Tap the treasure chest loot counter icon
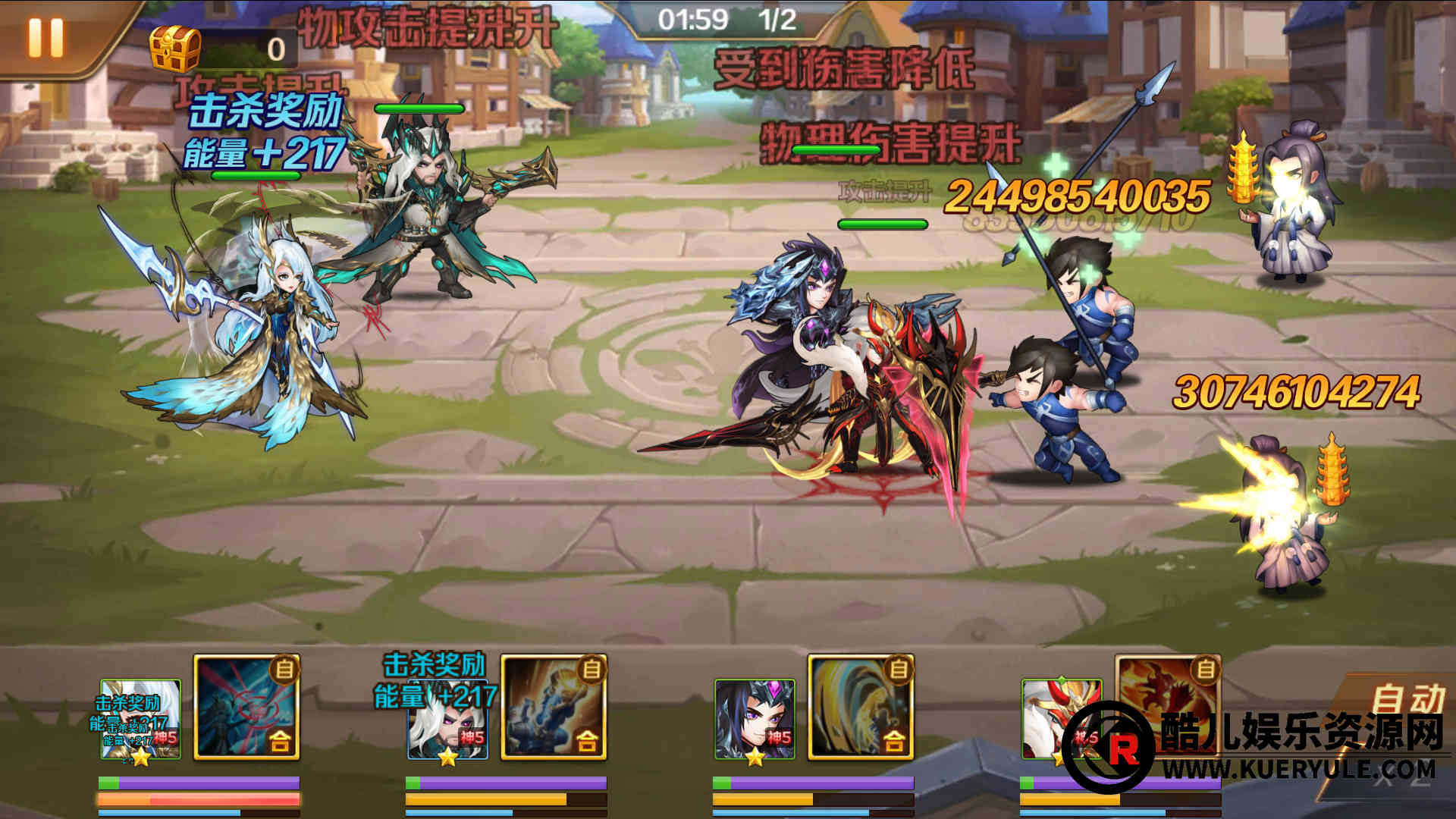This screenshot has height=819, width=1456. point(175,49)
